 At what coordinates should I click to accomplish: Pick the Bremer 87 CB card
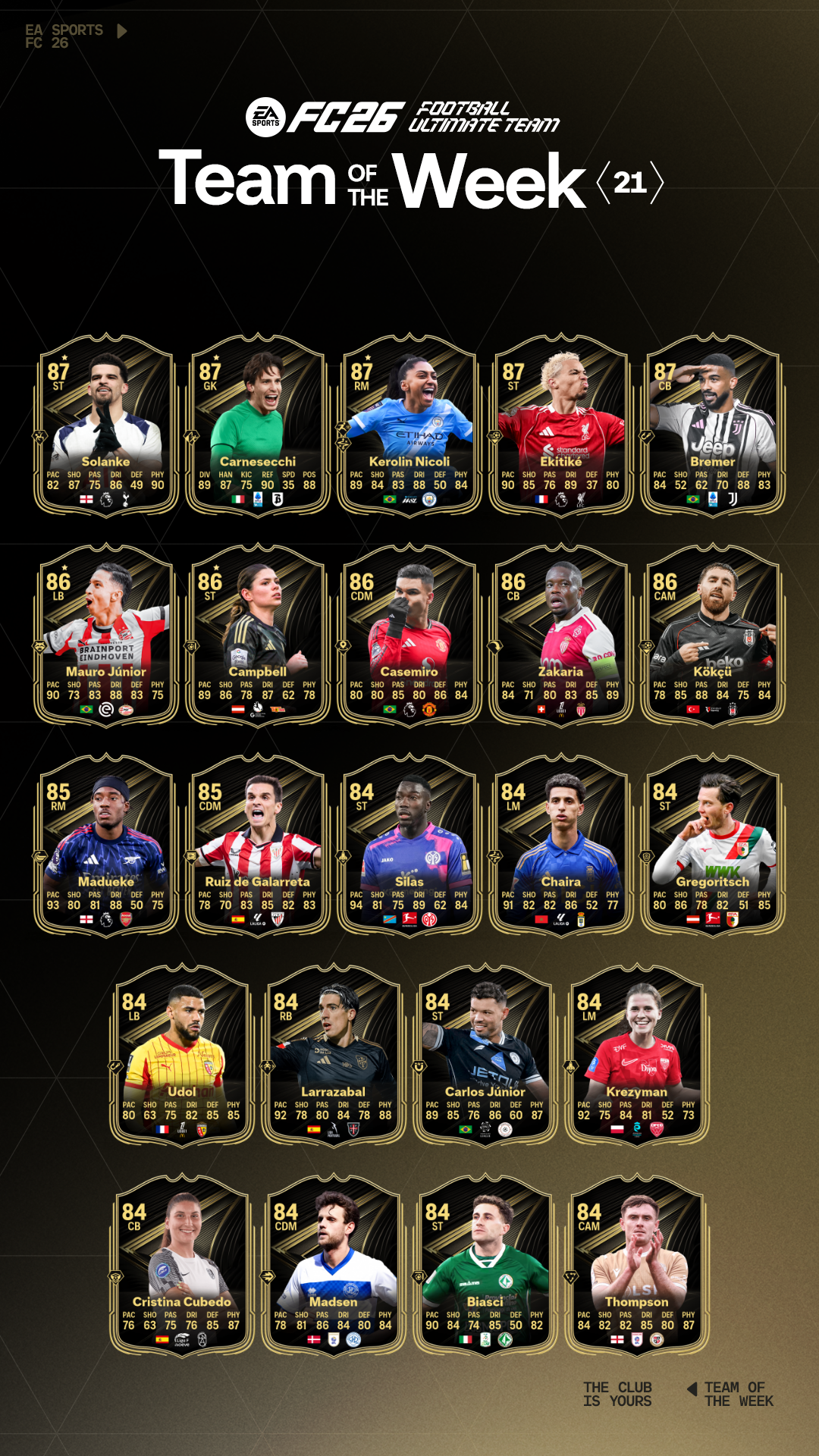(x=713, y=425)
